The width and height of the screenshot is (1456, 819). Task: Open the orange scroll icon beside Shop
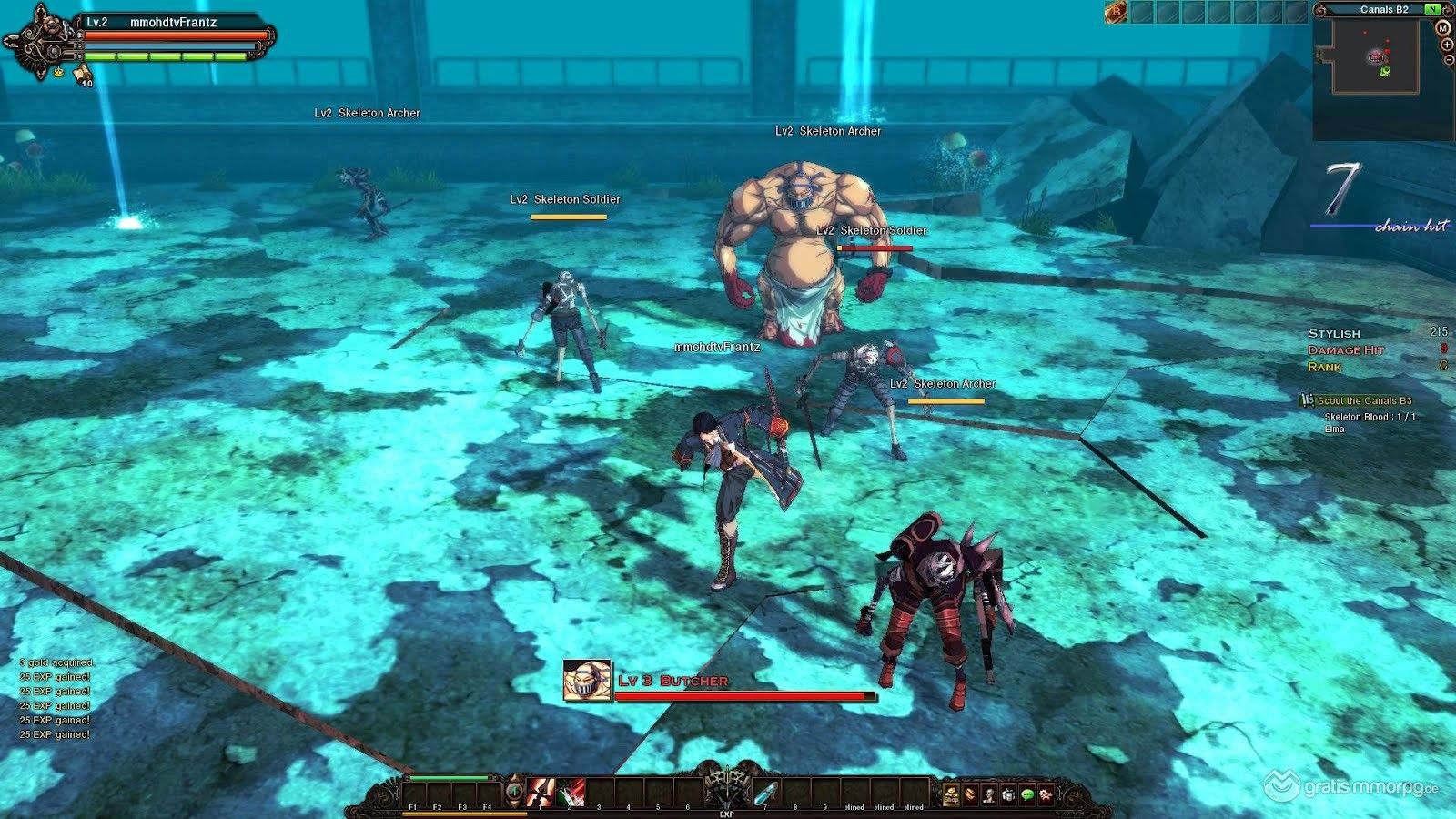[x=970, y=794]
